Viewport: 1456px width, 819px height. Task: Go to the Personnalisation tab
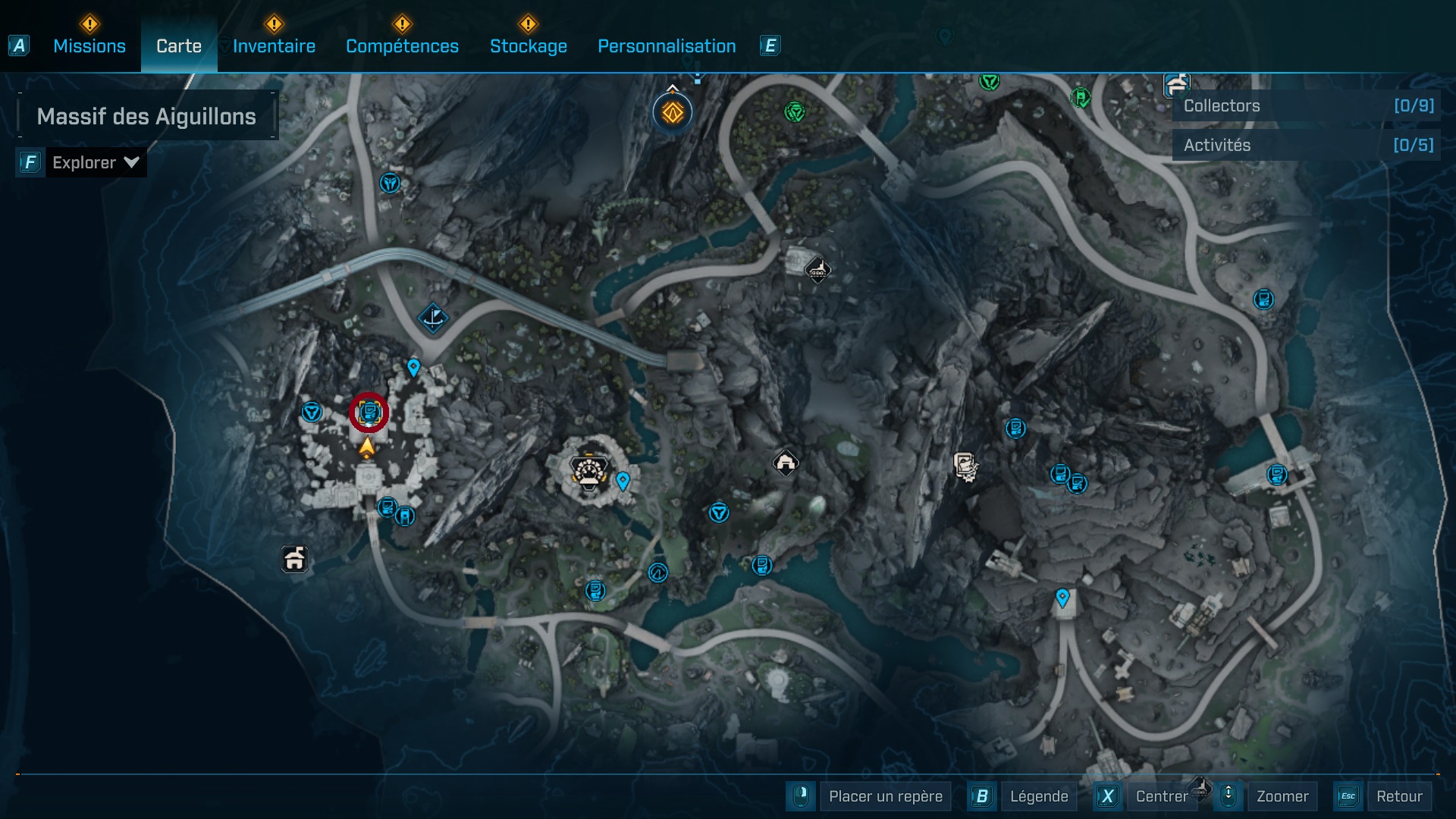pos(667,45)
